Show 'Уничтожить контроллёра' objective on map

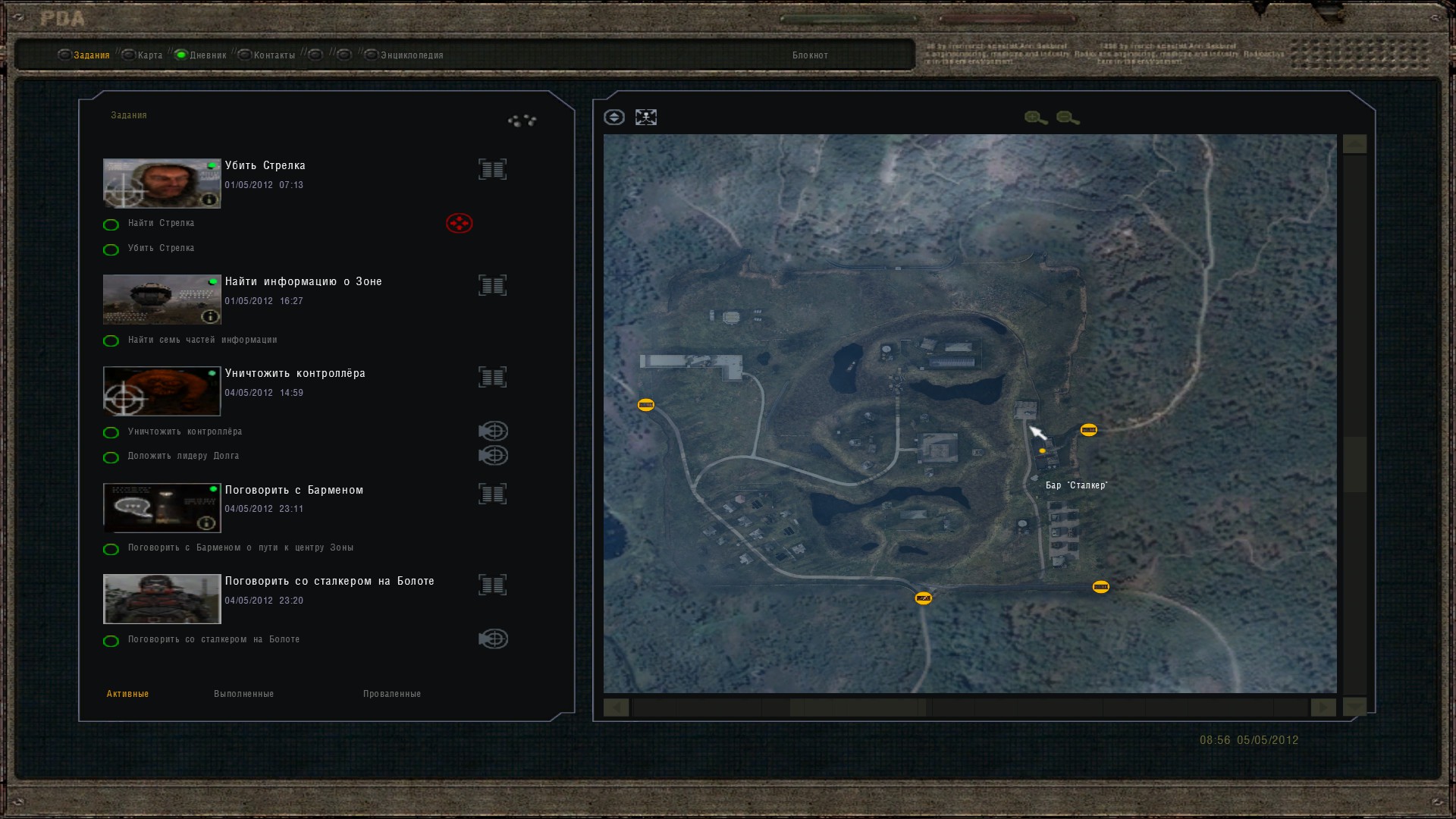493,431
